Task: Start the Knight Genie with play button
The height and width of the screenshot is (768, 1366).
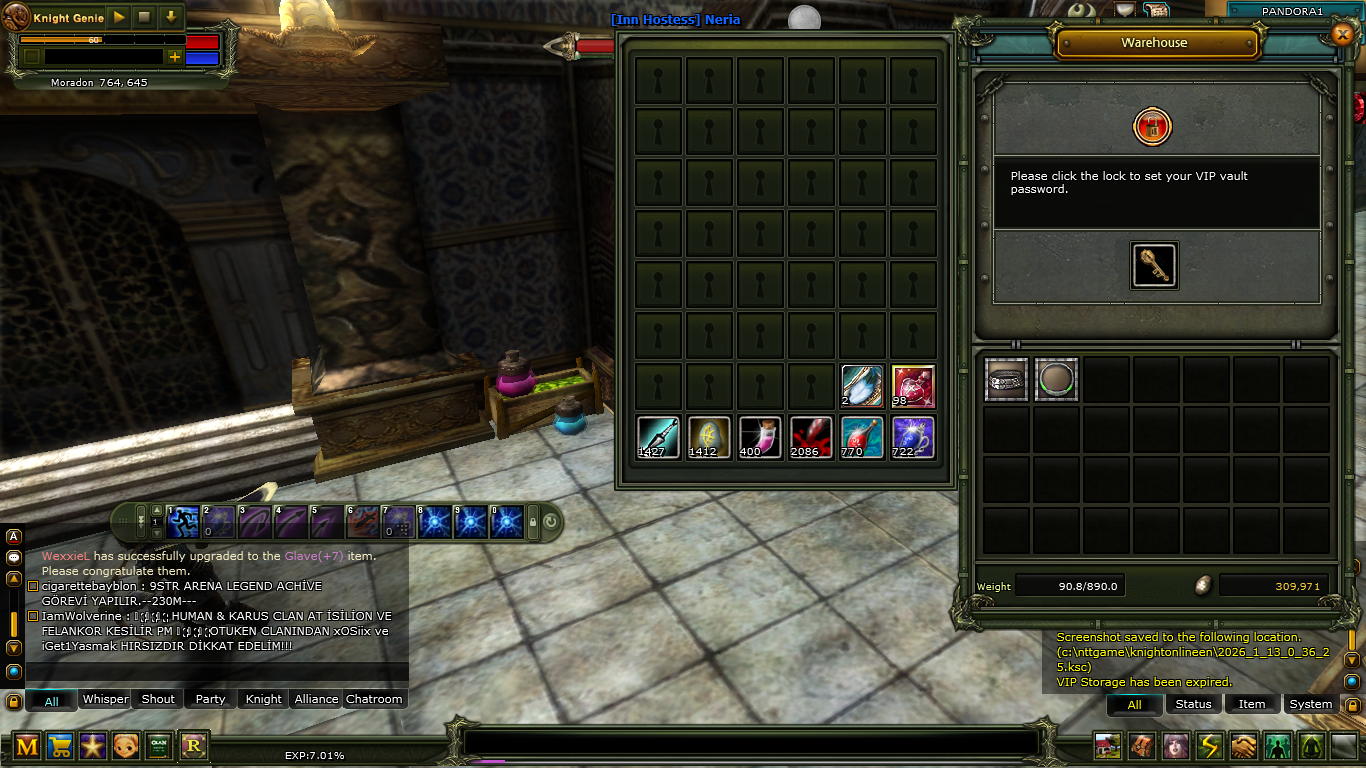Action: [x=119, y=17]
